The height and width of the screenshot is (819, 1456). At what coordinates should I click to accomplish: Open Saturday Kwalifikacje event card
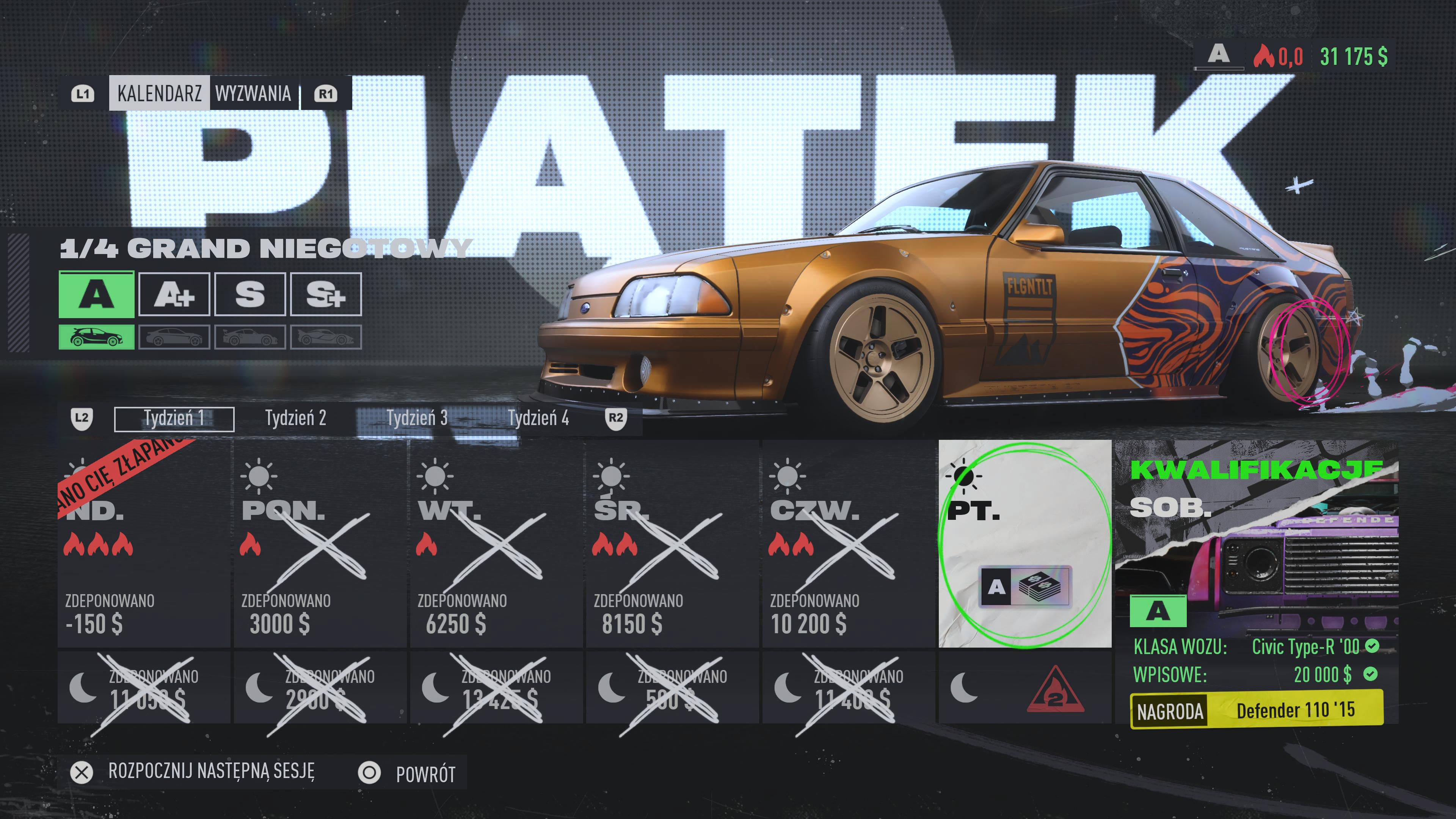1257,582
